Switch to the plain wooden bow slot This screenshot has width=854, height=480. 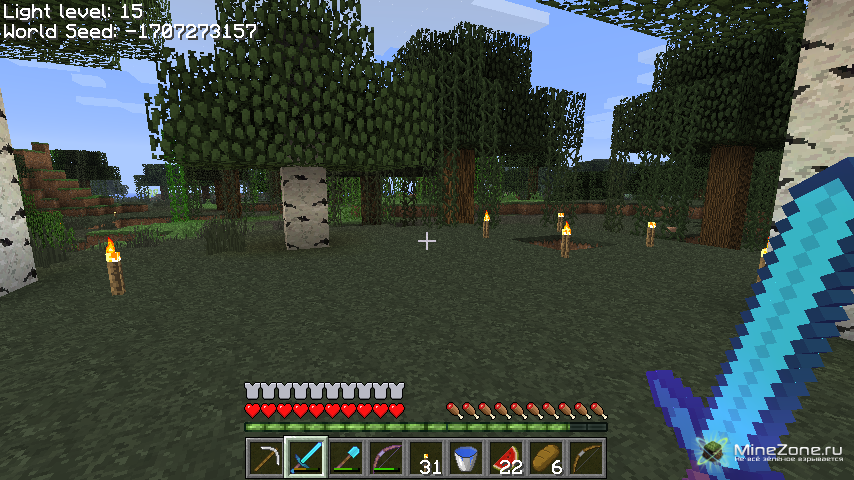point(586,458)
